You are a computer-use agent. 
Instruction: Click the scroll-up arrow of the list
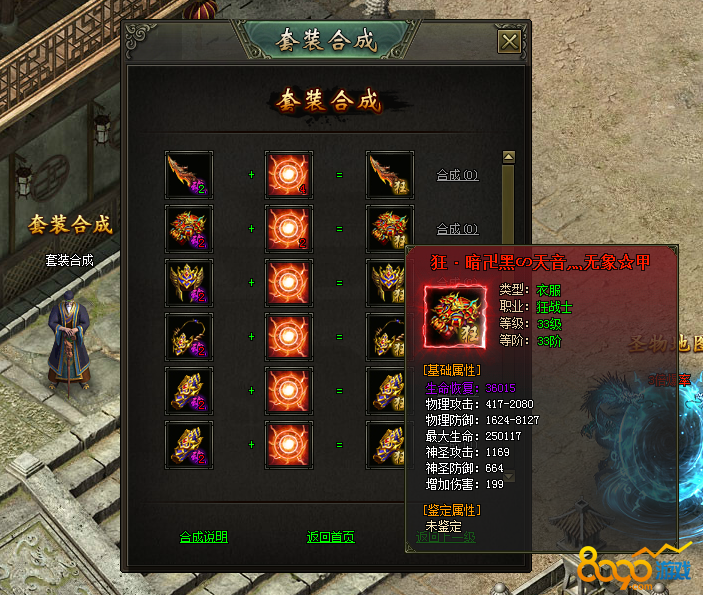click(x=508, y=157)
